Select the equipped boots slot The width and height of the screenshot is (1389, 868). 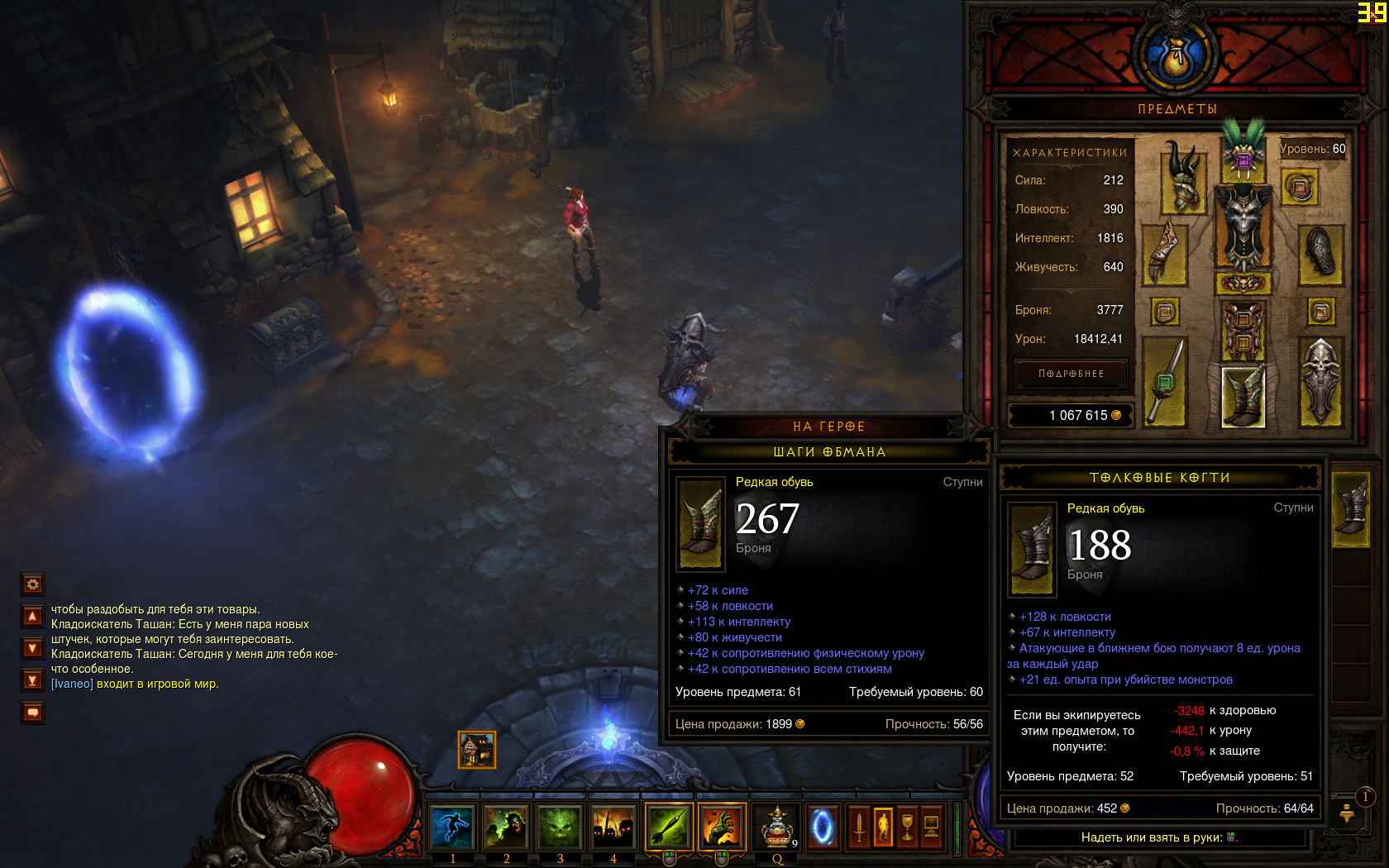pyautogui.click(x=1243, y=397)
